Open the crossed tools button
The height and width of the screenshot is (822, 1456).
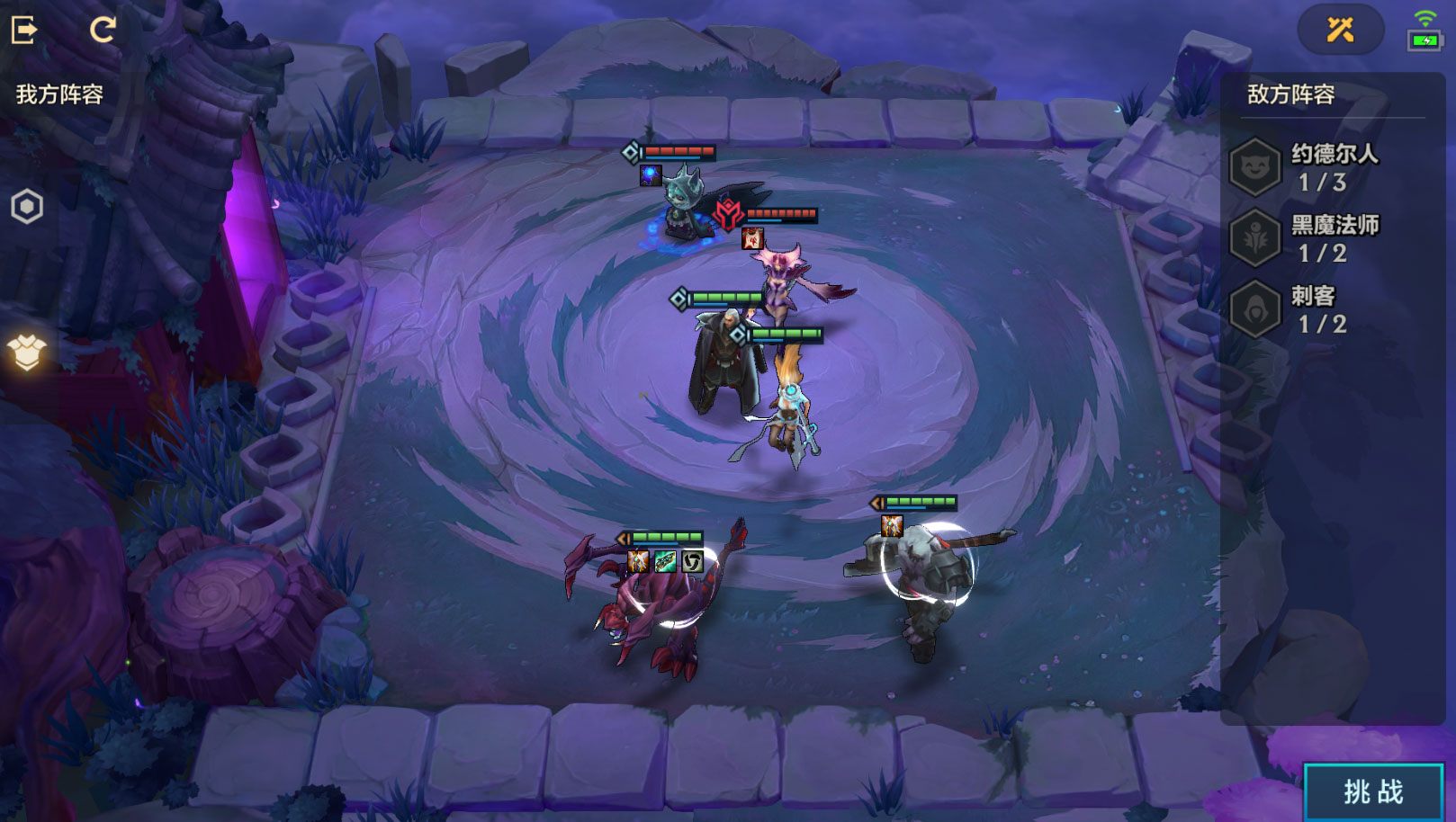(1340, 30)
